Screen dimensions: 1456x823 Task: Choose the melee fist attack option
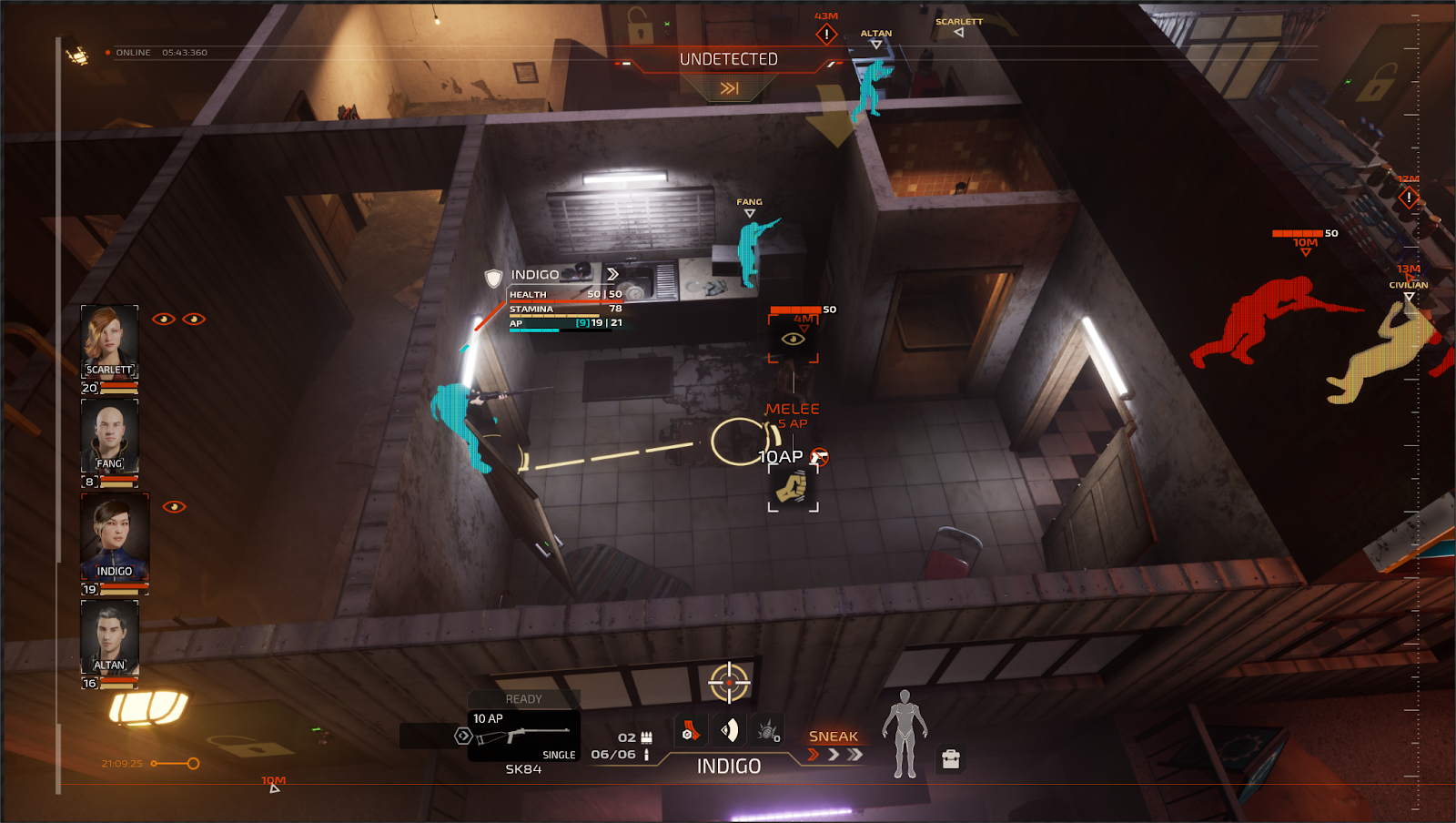(x=793, y=487)
